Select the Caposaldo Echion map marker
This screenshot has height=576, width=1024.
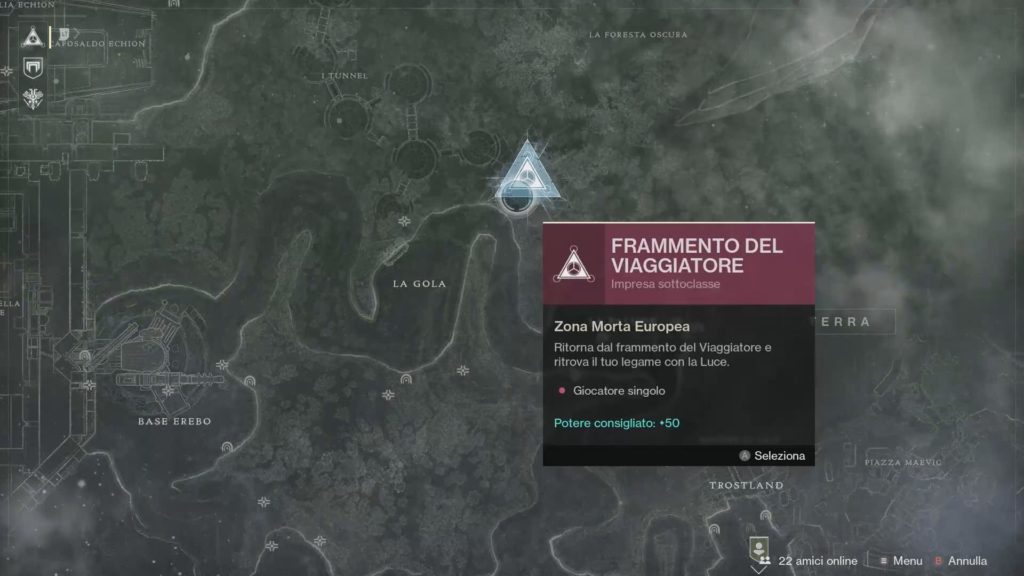point(65,35)
